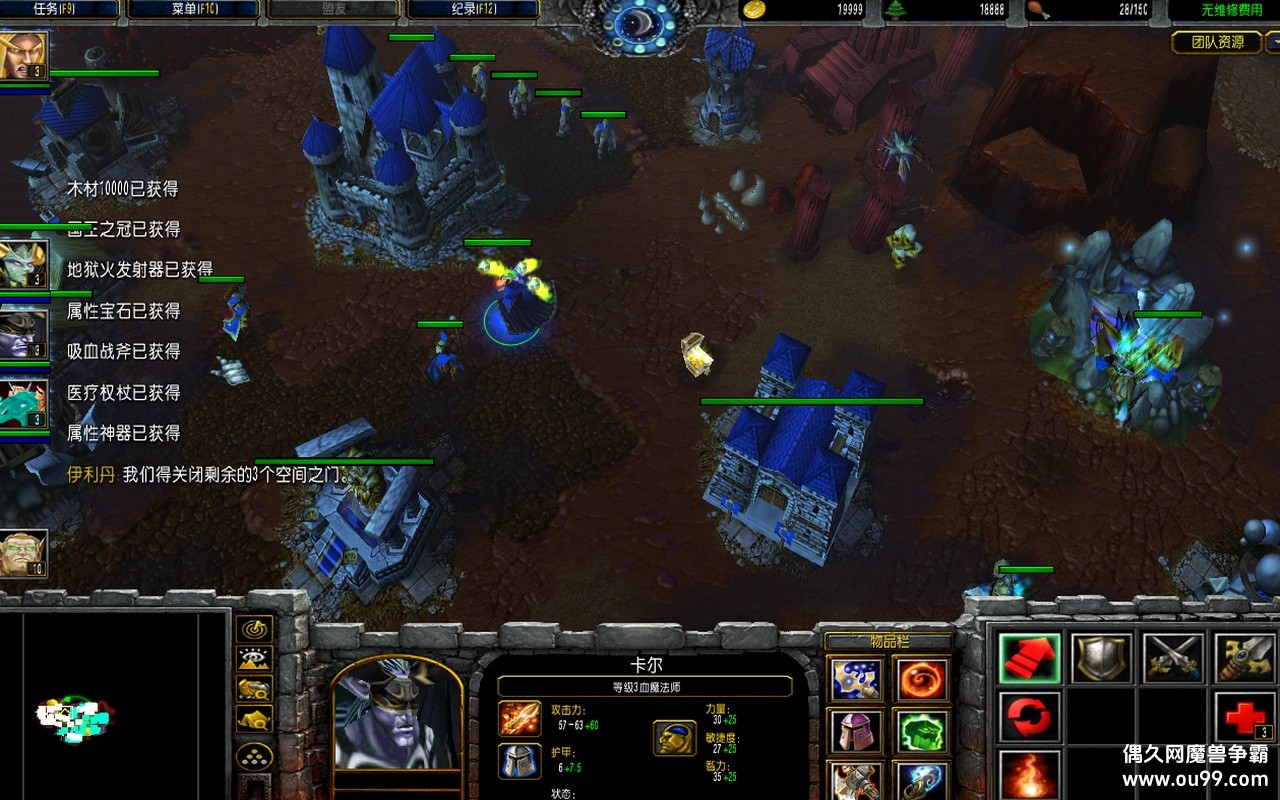Image resolution: width=1280 pixels, height=800 pixels.
Task: Select the green-haired naga hero portrait
Action: [x=24, y=264]
